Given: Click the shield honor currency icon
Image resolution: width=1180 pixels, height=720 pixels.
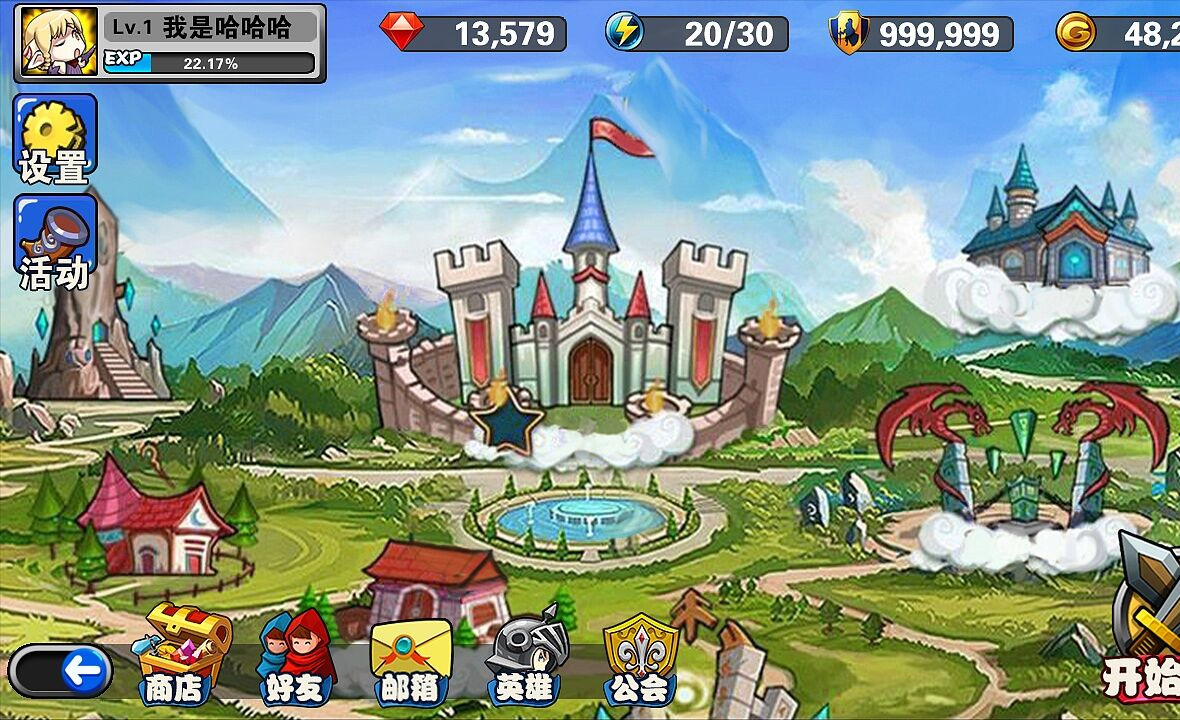Looking at the screenshot, I should (847, 32).
